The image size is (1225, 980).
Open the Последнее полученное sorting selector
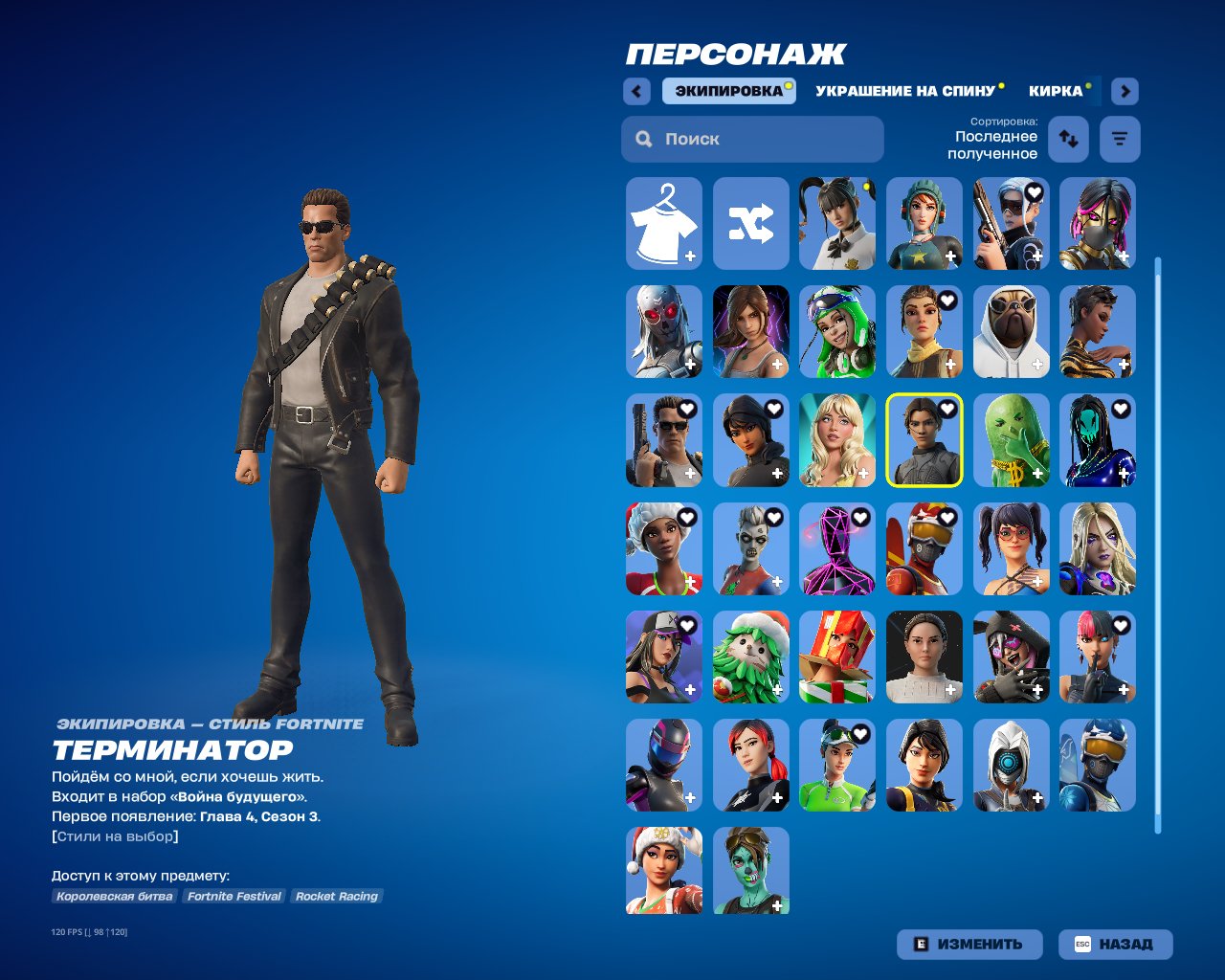tap(993, 145)
